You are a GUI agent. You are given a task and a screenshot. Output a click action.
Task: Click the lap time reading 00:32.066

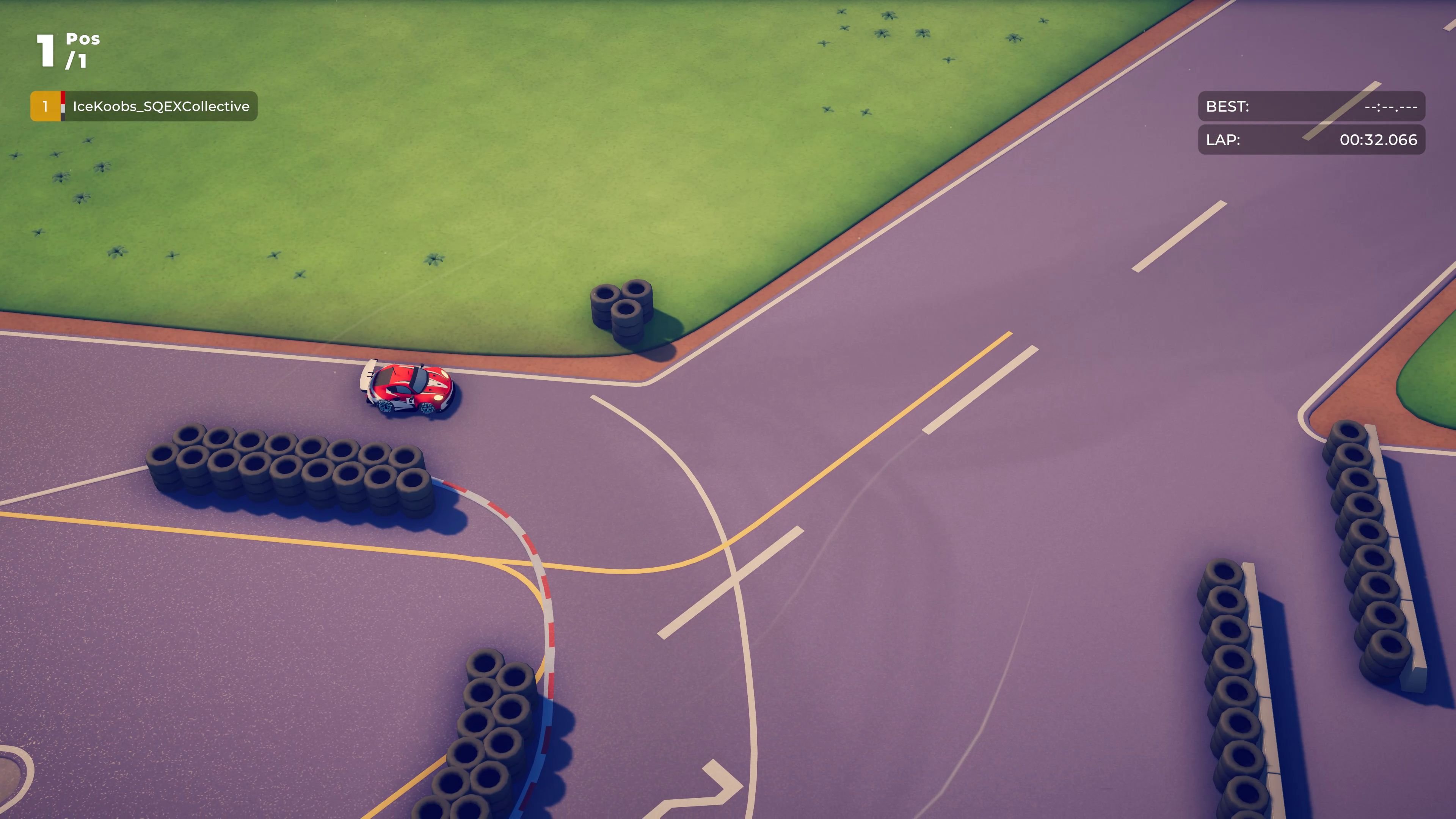tap(1378, 140)
